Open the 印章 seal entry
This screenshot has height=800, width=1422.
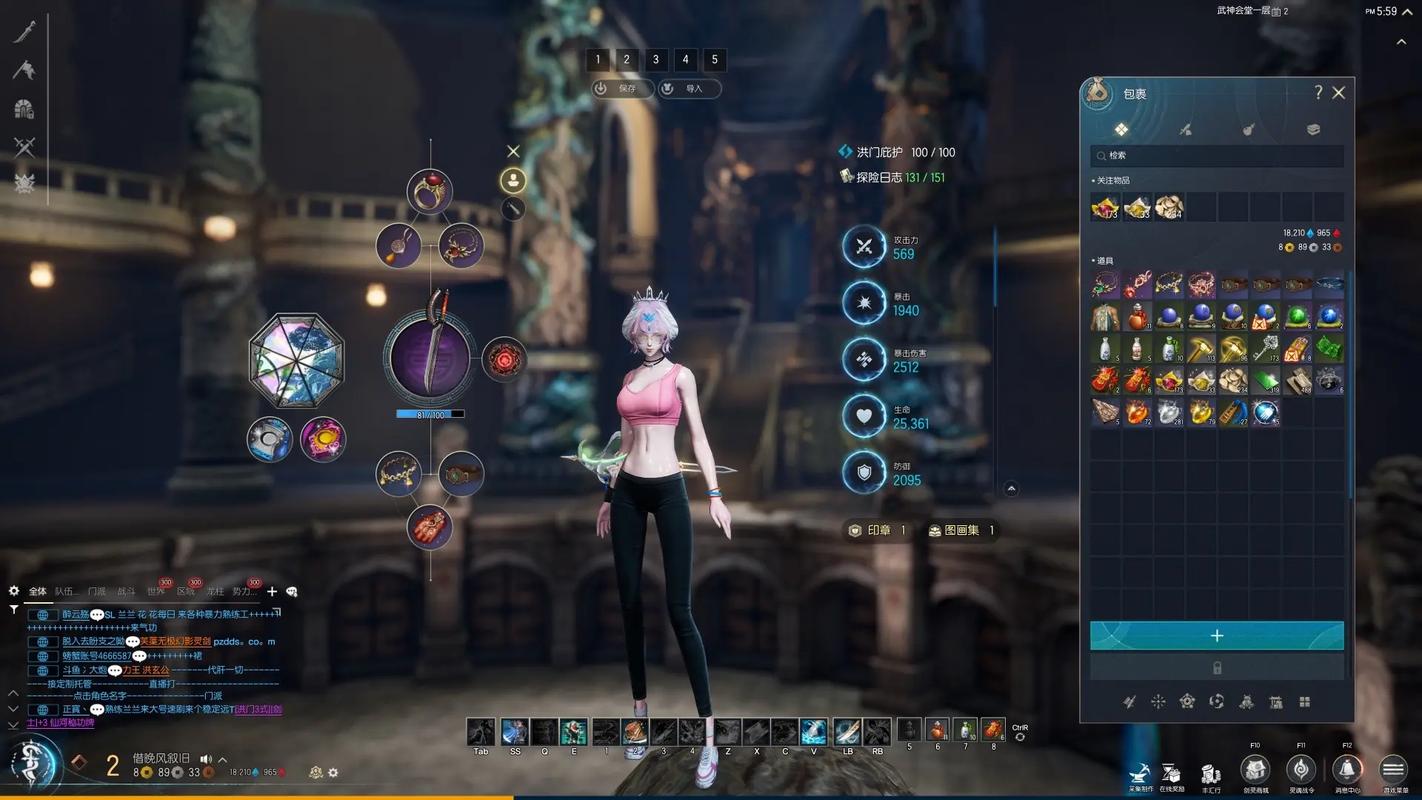coord(878,531)
